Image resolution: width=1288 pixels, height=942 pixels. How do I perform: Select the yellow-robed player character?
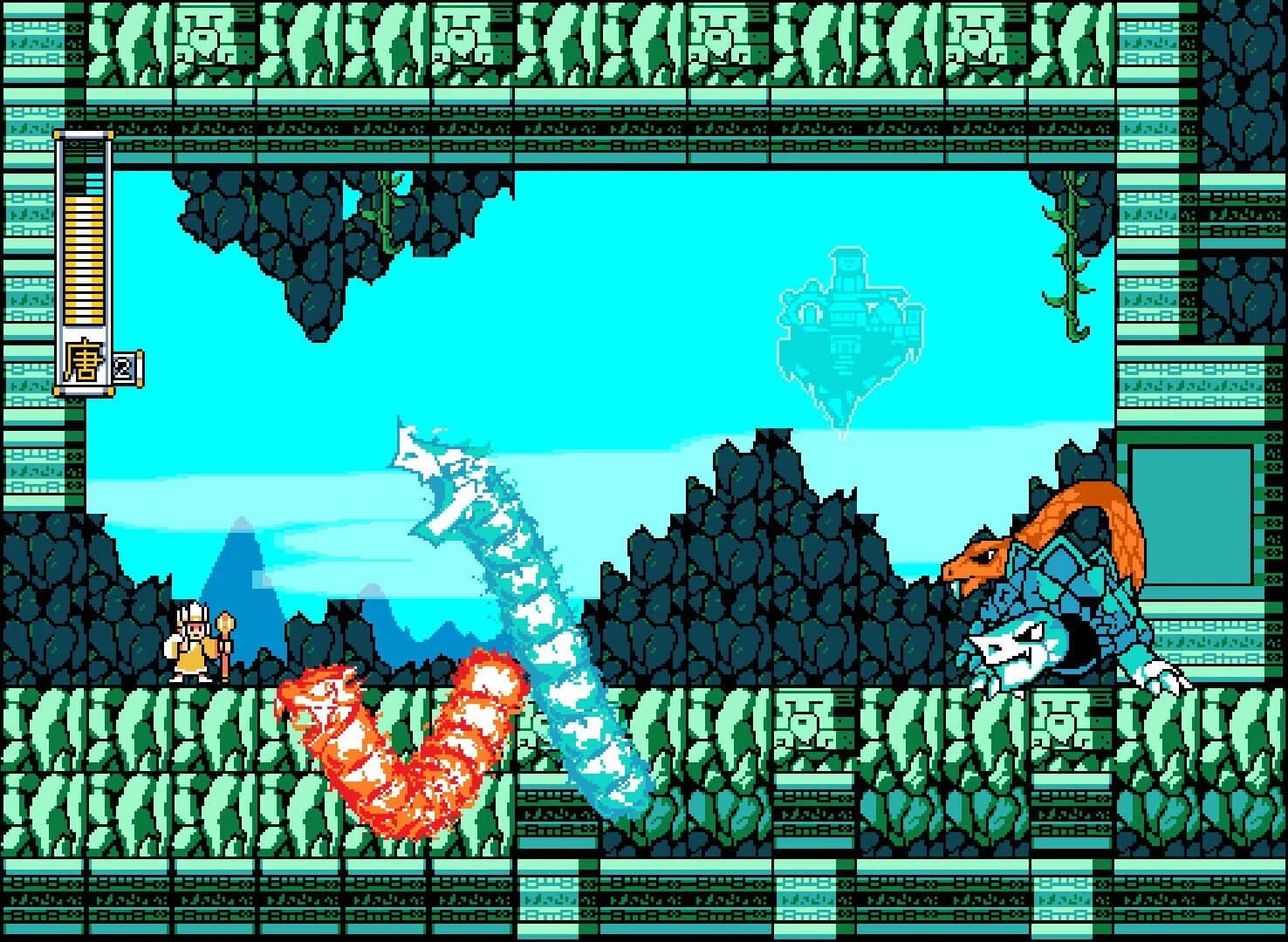coord(190,645)
